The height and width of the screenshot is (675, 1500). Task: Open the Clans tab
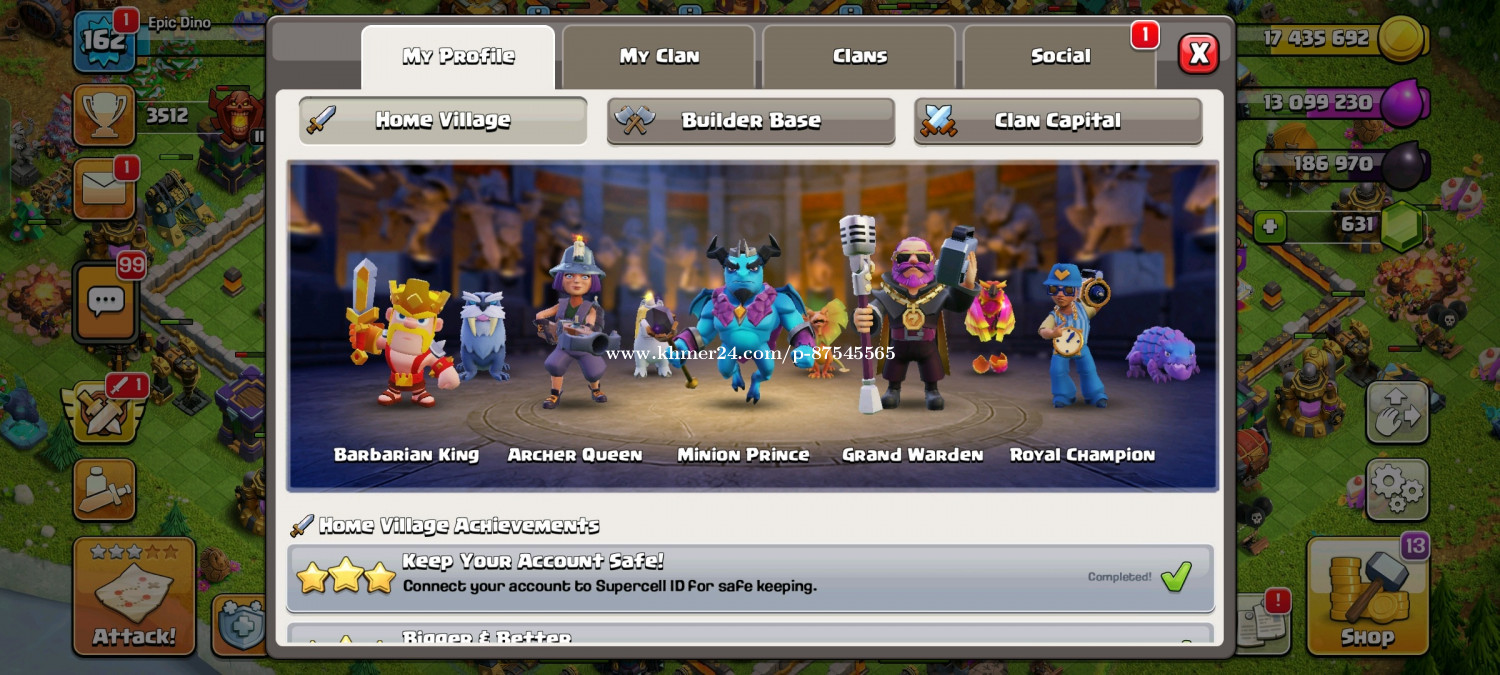[x=860, y=57]
